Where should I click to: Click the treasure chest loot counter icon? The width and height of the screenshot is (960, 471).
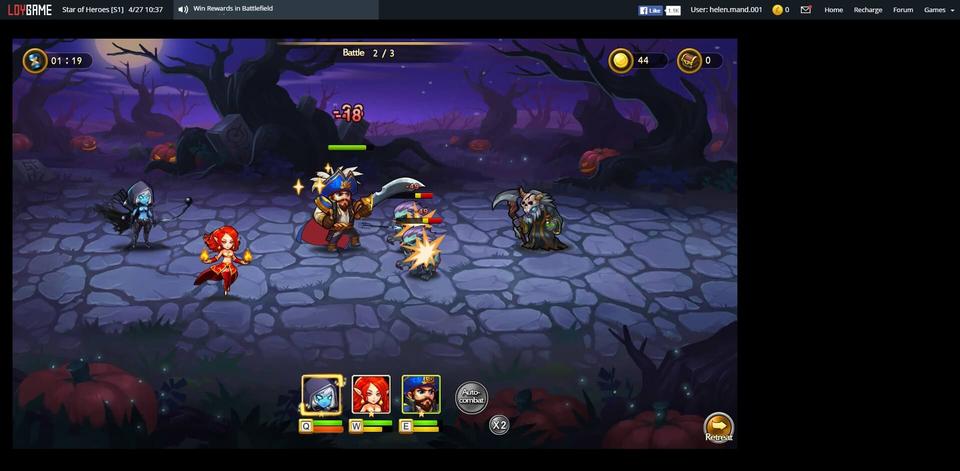click(x=689, y=61)
